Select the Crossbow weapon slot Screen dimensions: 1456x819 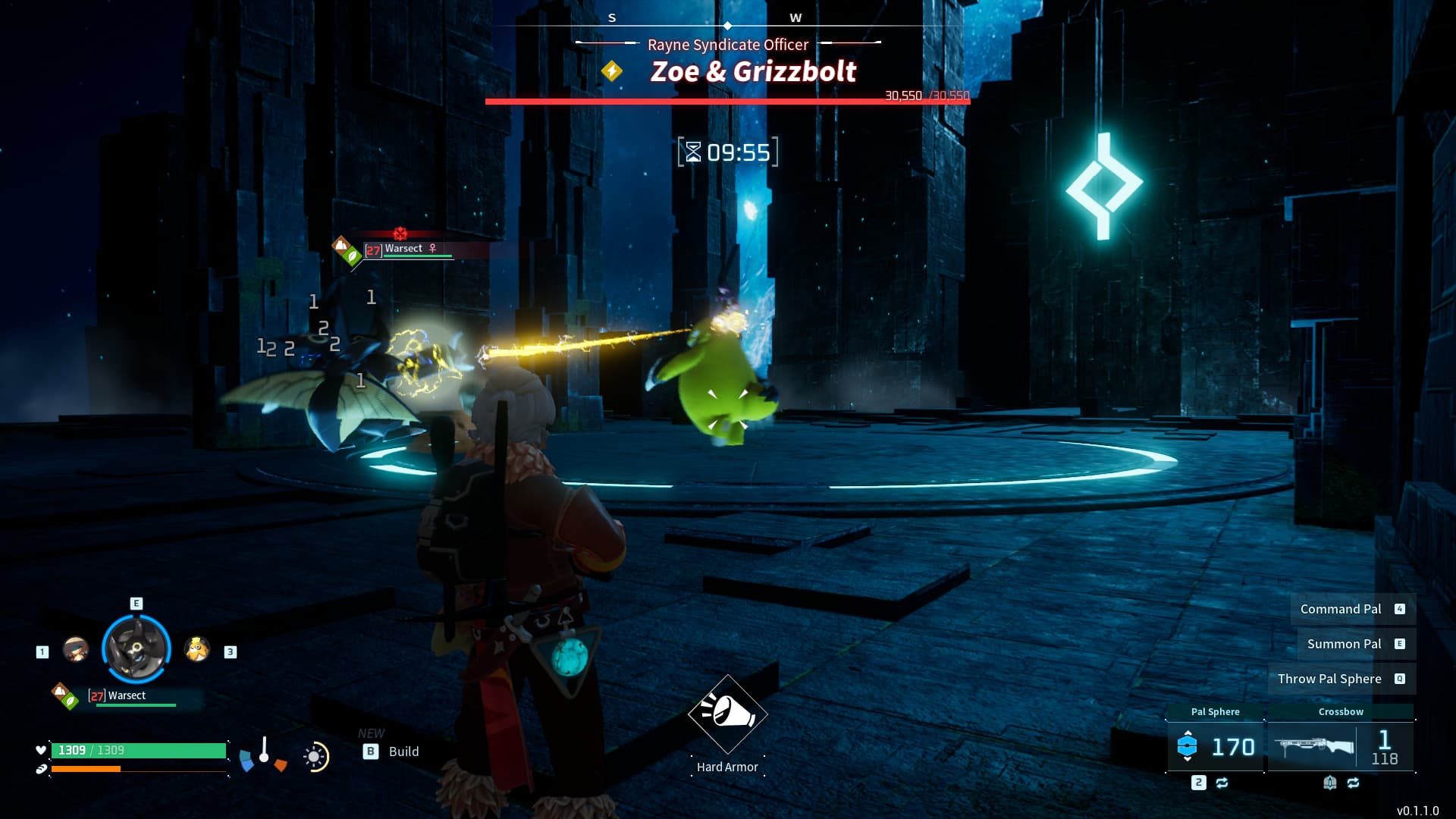1340,746
